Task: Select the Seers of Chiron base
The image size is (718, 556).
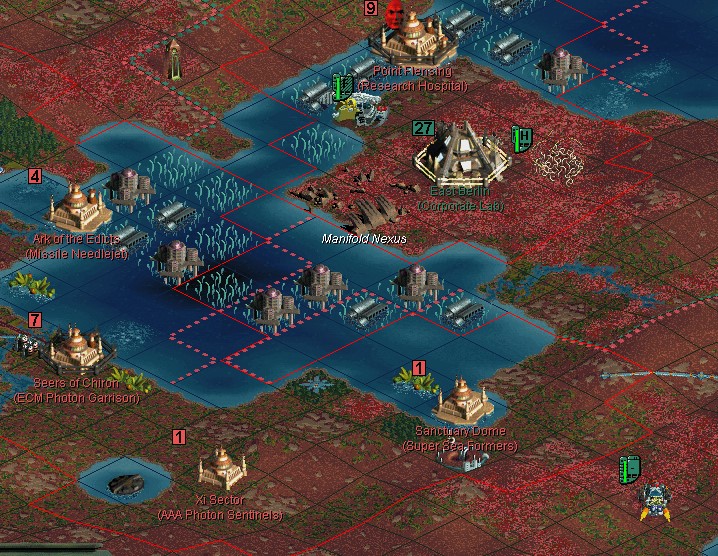Action: click(75, 349)
